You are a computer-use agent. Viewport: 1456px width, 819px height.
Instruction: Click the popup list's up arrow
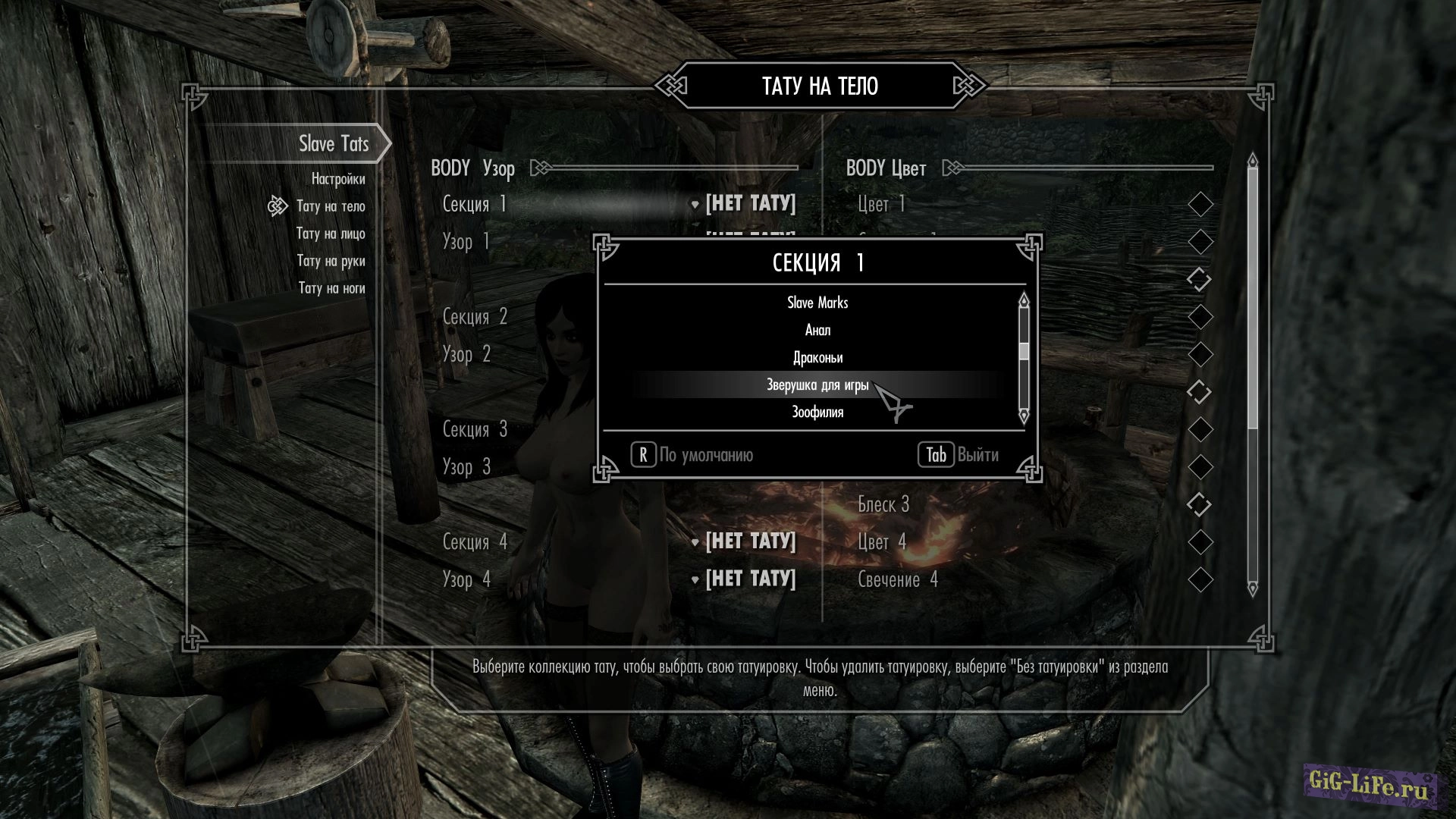coord(1024,300)
